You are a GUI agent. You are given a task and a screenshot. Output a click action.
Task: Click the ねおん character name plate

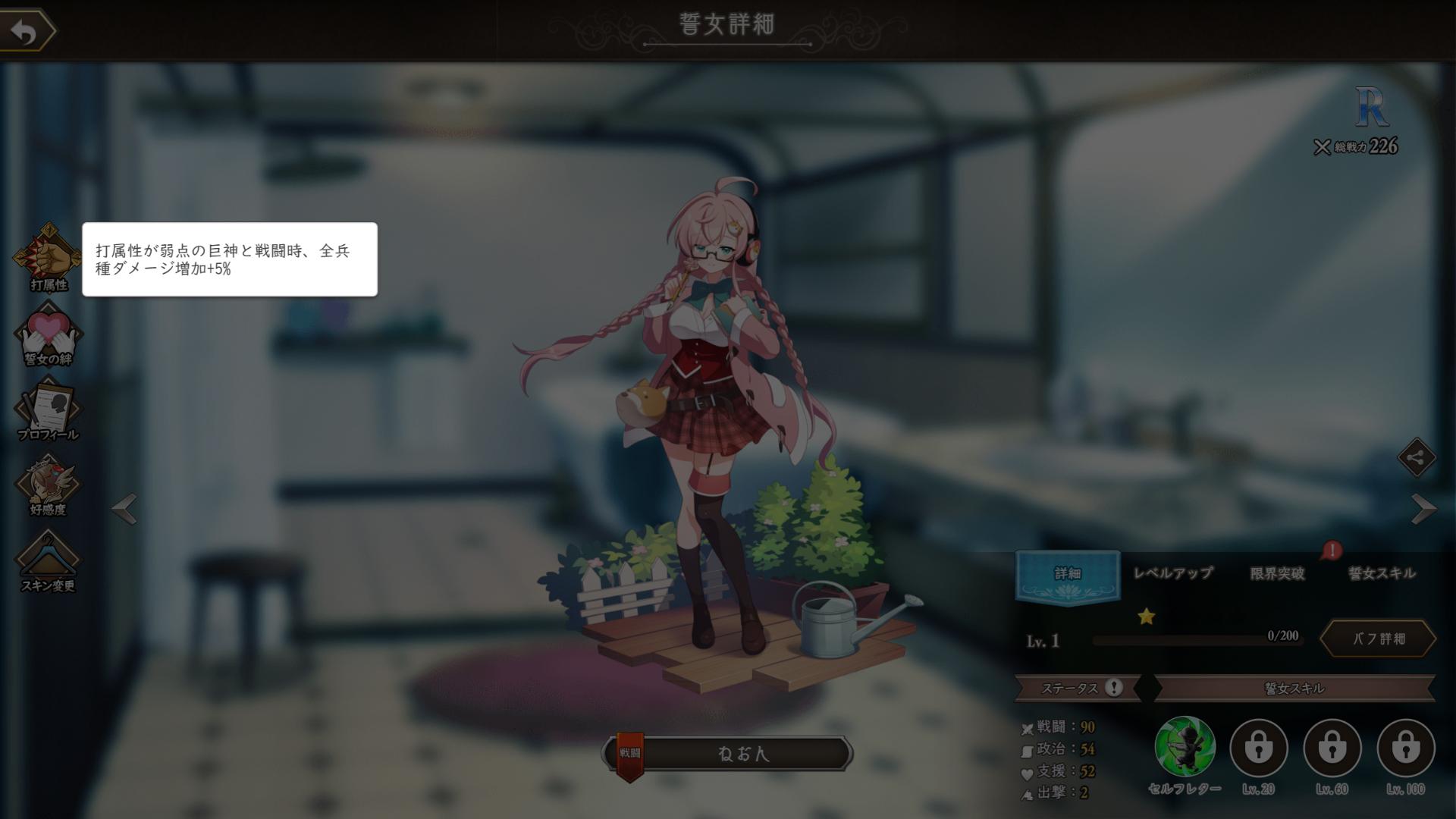coord(742,754)
